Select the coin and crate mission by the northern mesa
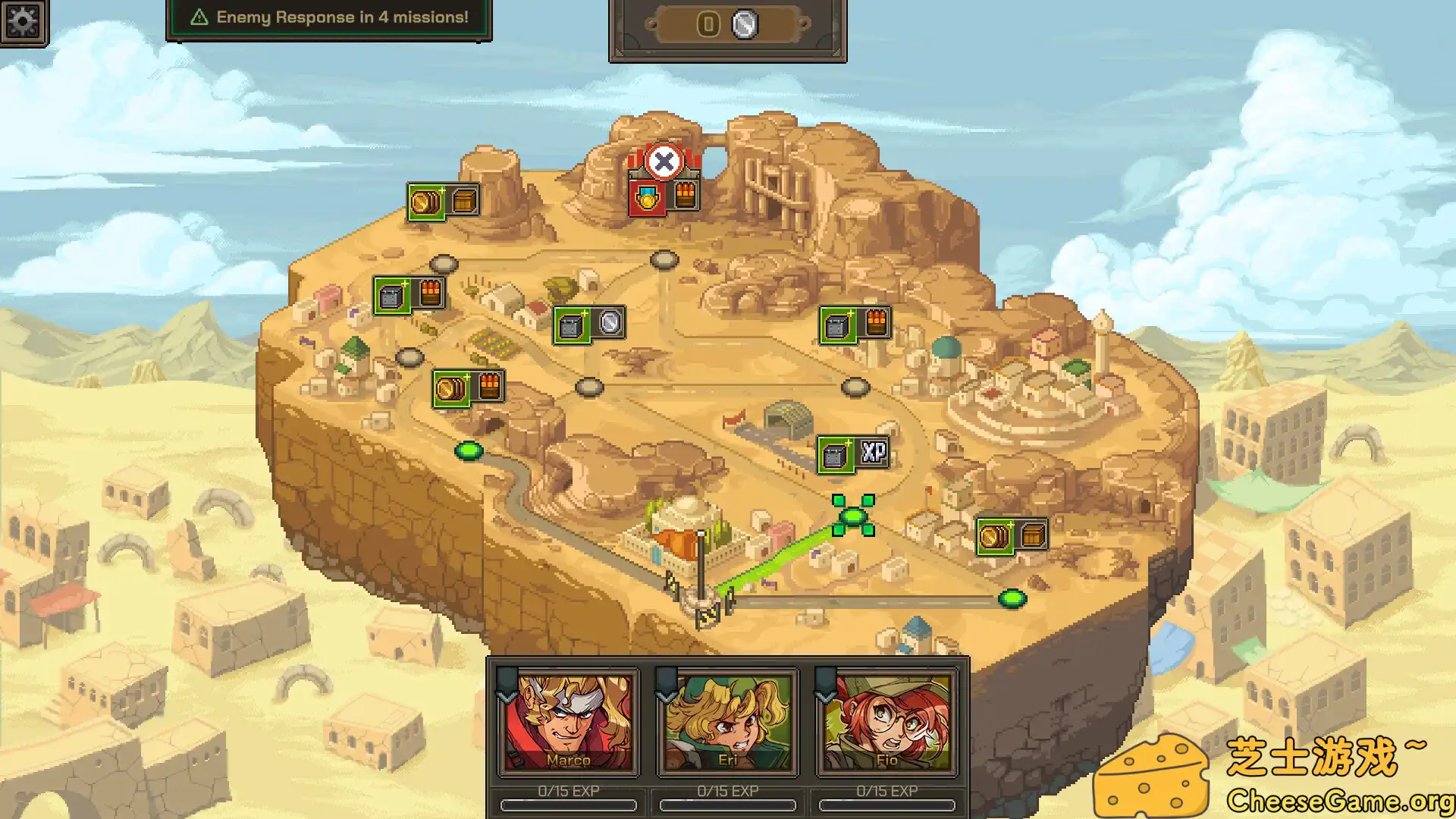Screen dimensions: 1456x819 coord(441,202)
